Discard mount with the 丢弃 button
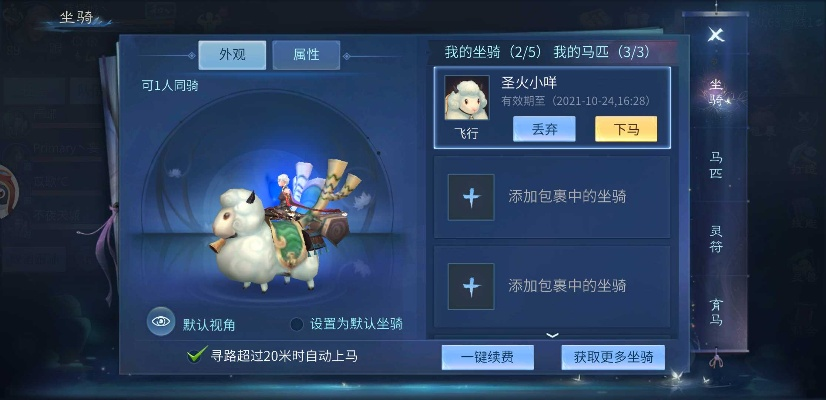Viewport: 826px width, 400px height. point(544,129)
